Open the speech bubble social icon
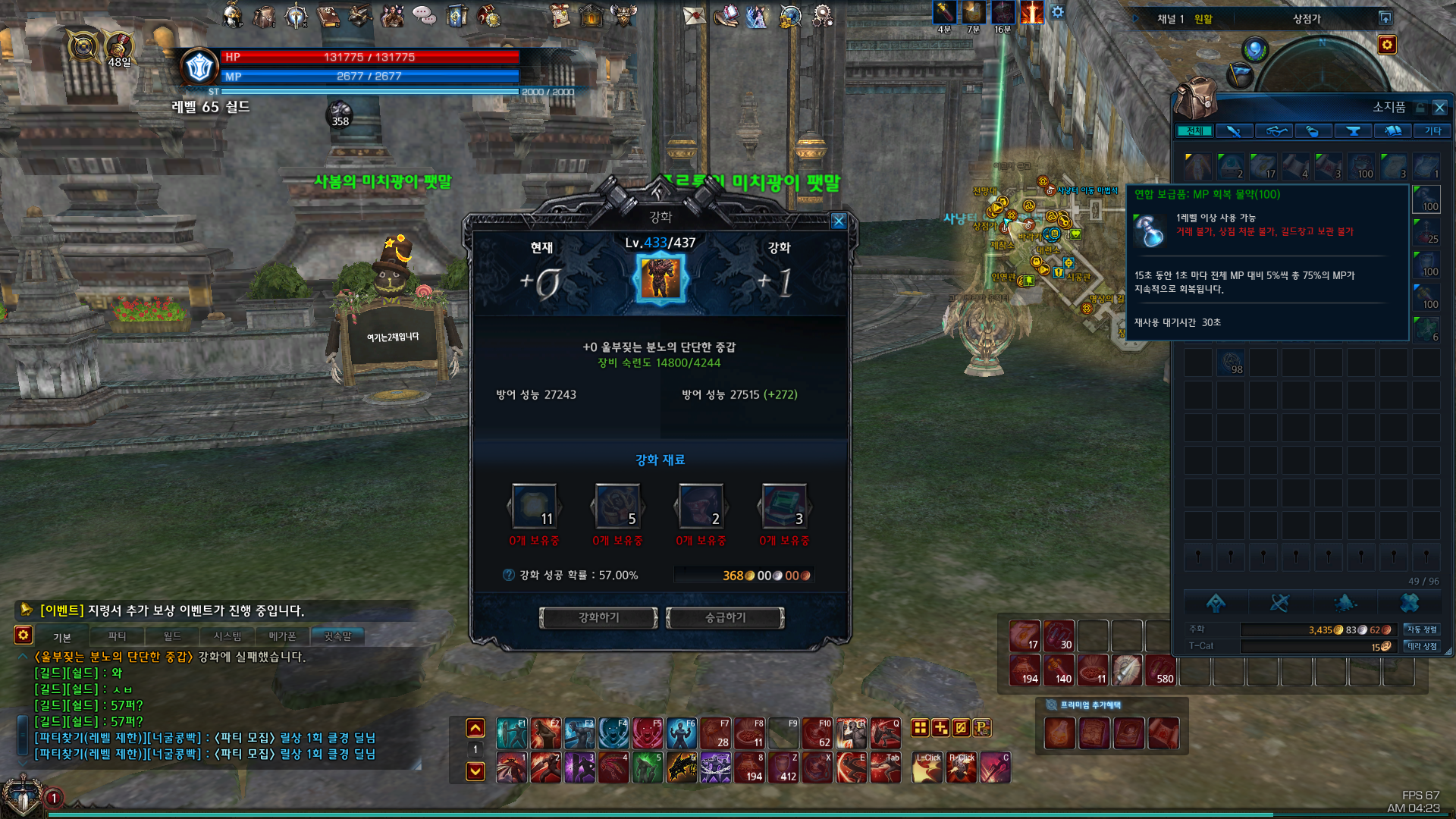 coord(424,15)
